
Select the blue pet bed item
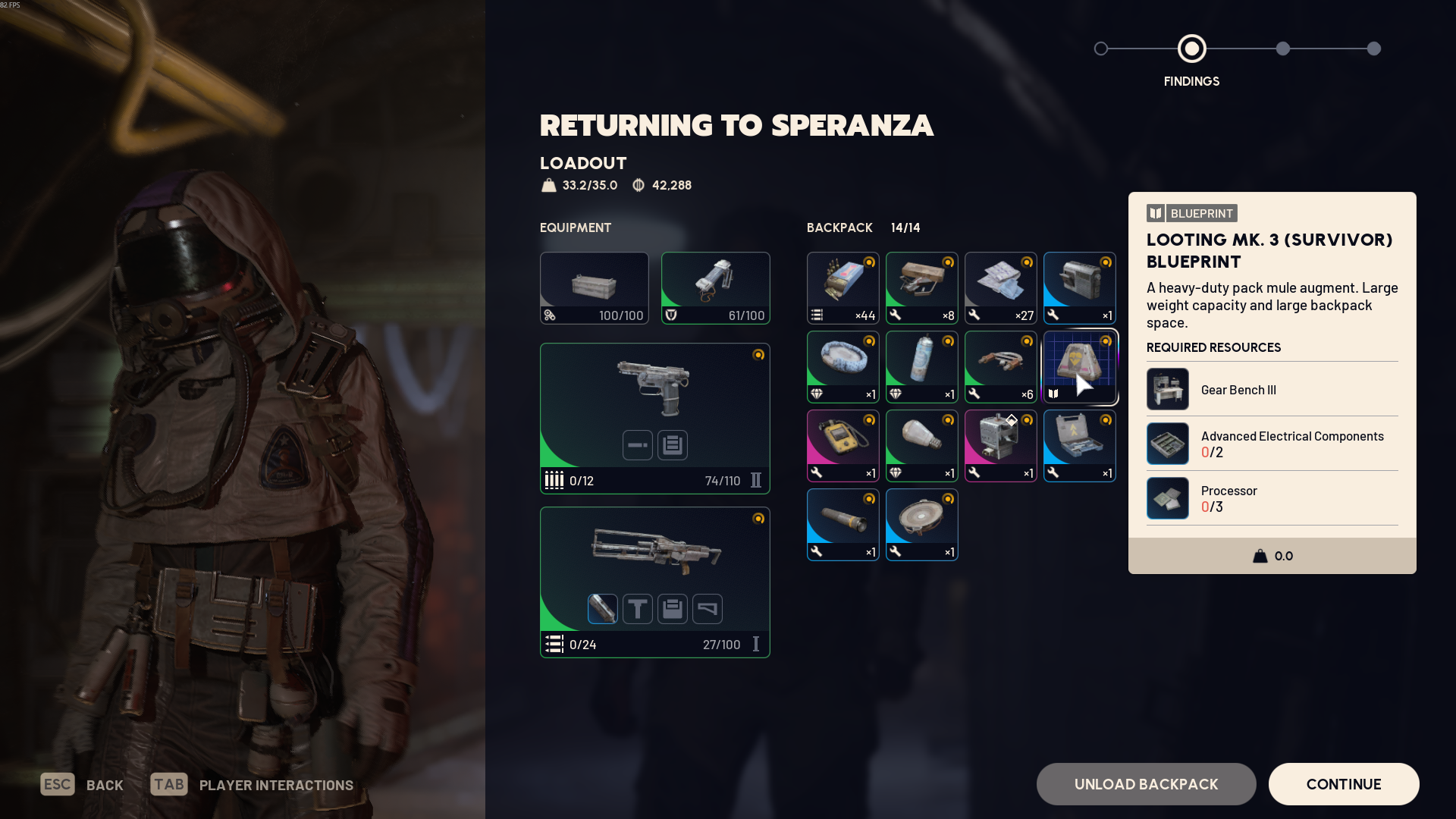(x=843, y=367)
